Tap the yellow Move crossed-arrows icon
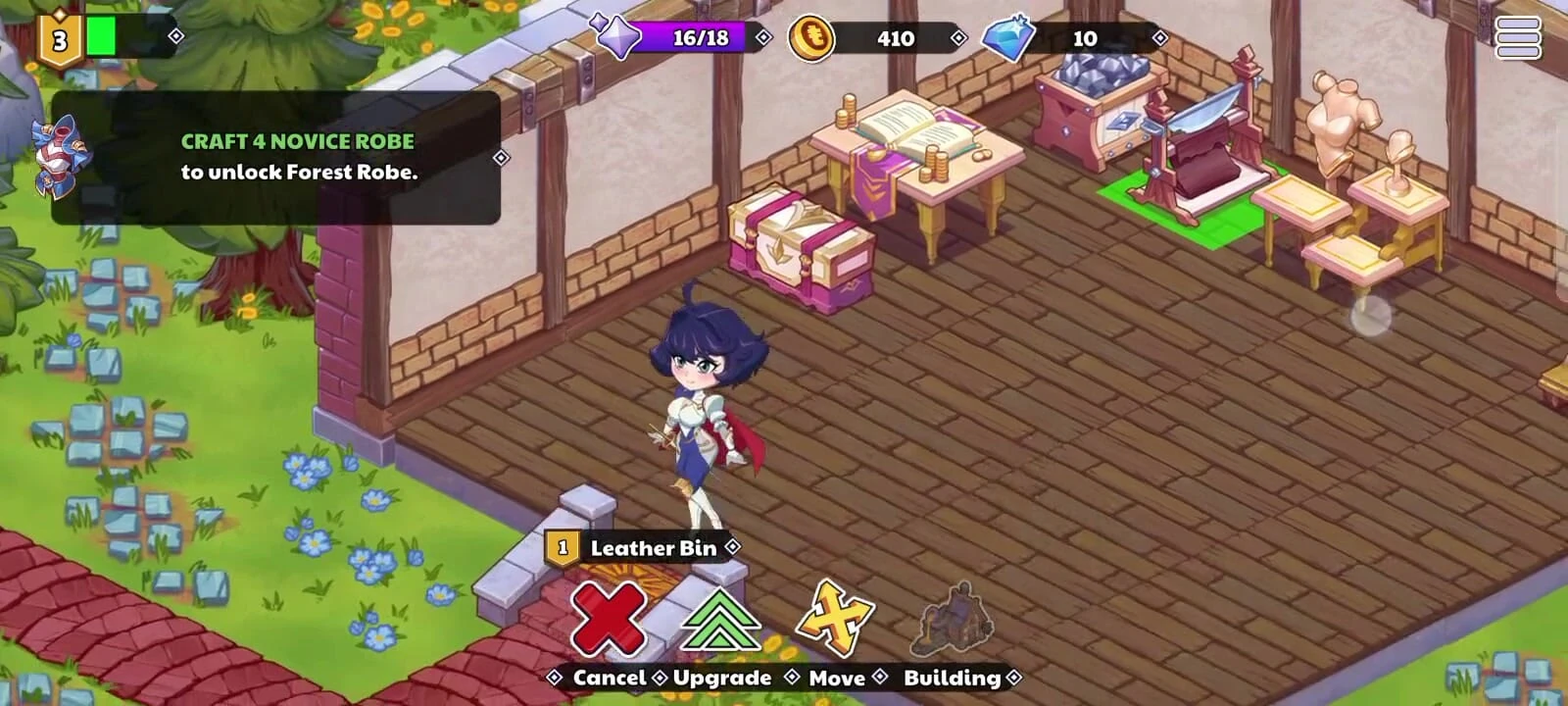The image size is (1568, 706). 837,618
